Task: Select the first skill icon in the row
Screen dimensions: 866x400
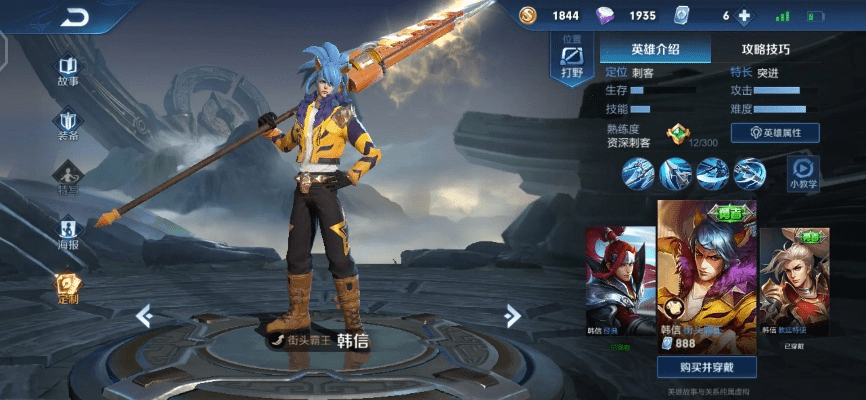Action: point(637,173)
